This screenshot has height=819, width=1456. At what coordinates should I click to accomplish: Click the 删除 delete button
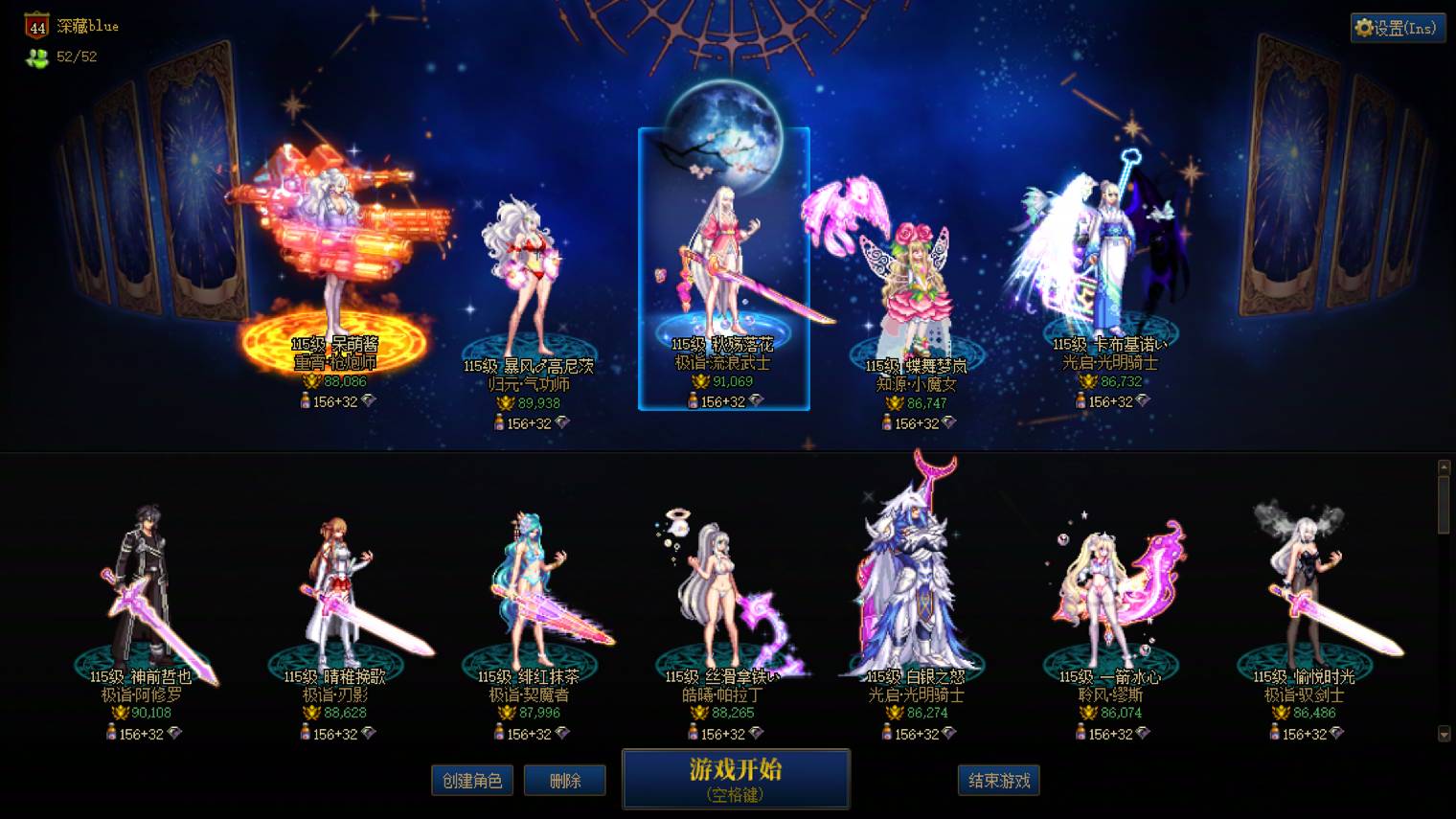[565, 780]
